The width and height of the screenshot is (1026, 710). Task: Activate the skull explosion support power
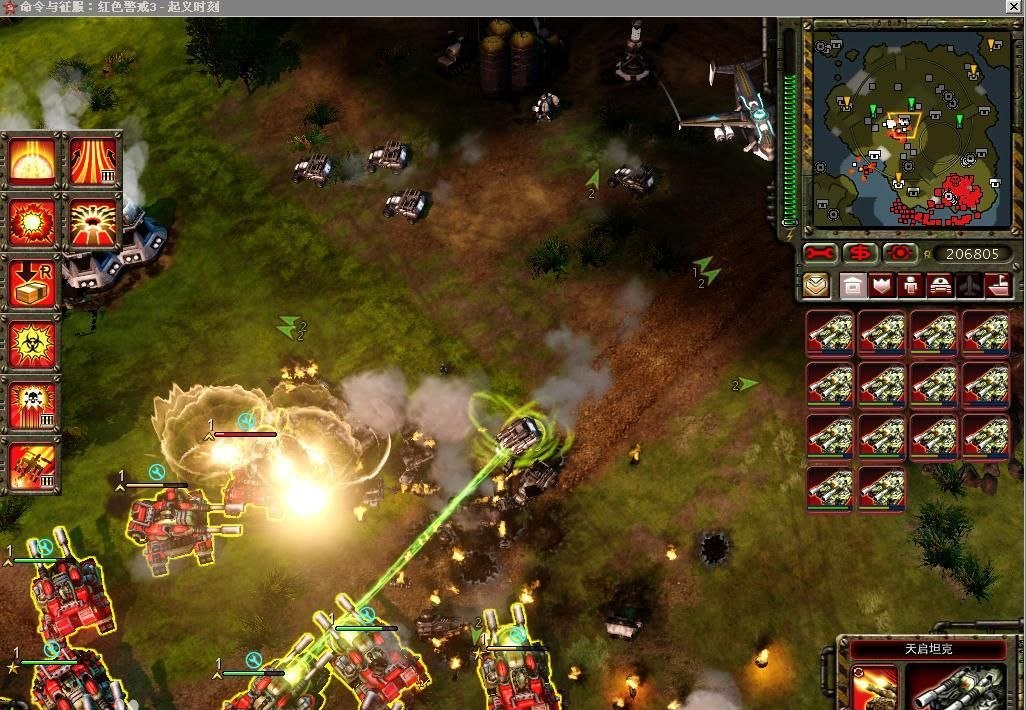pyautogui.click(x=33, y=406)
